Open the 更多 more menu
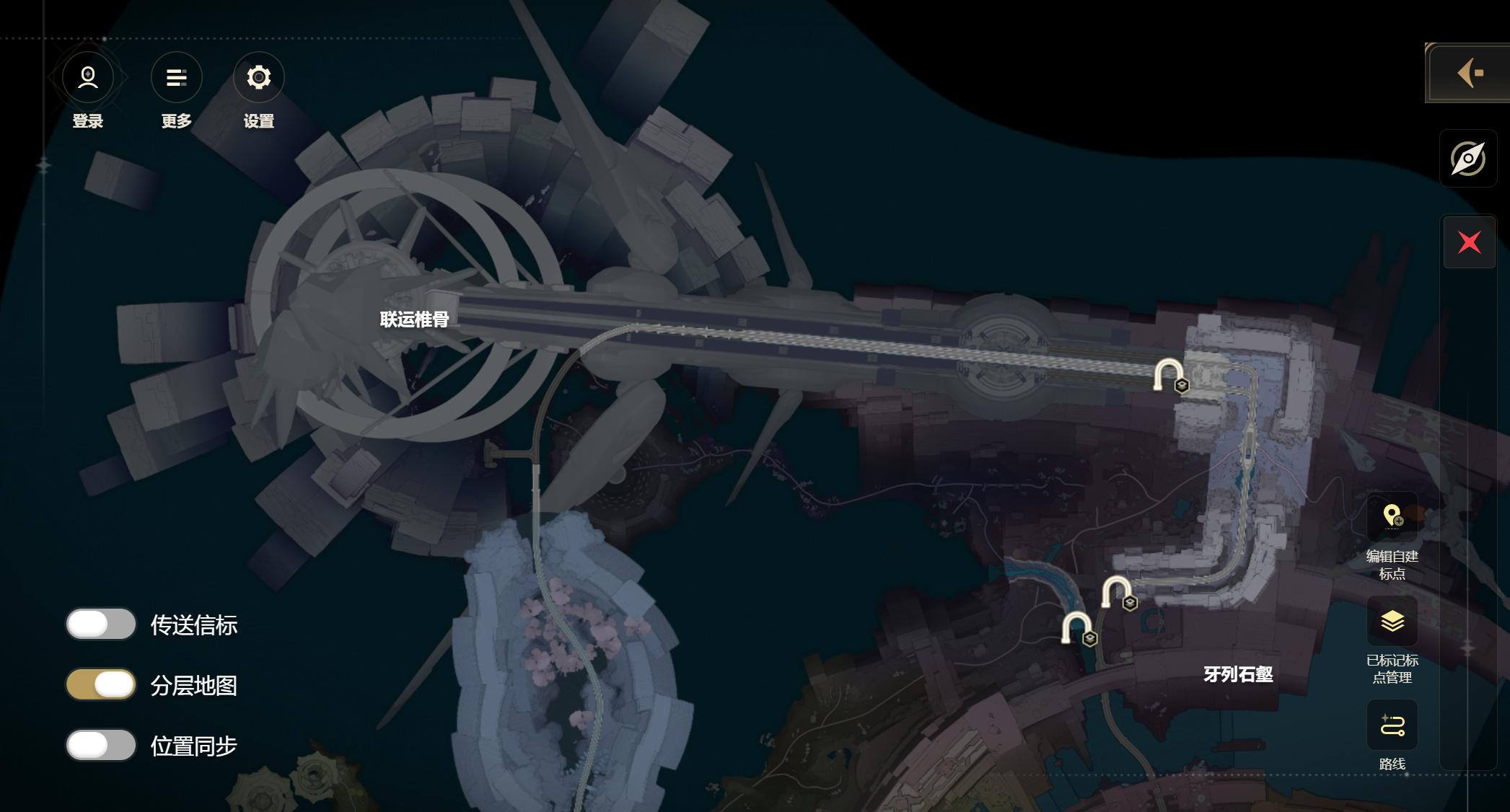1510x812 pixels. [x=176, y=77]
